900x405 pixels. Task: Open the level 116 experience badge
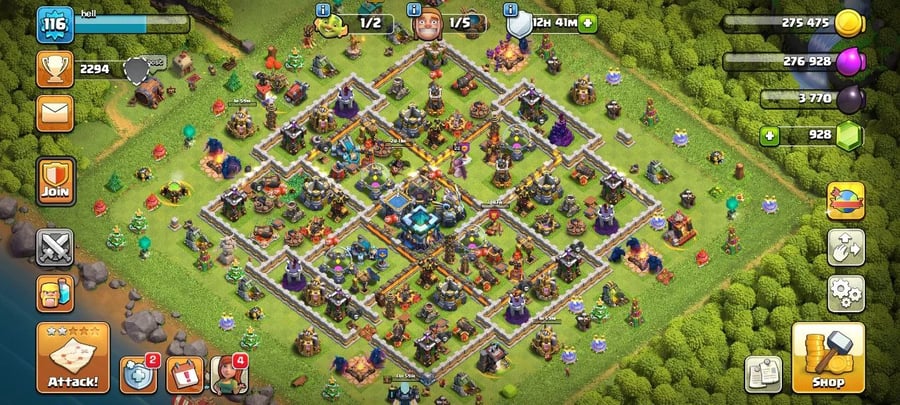[56, 24]
